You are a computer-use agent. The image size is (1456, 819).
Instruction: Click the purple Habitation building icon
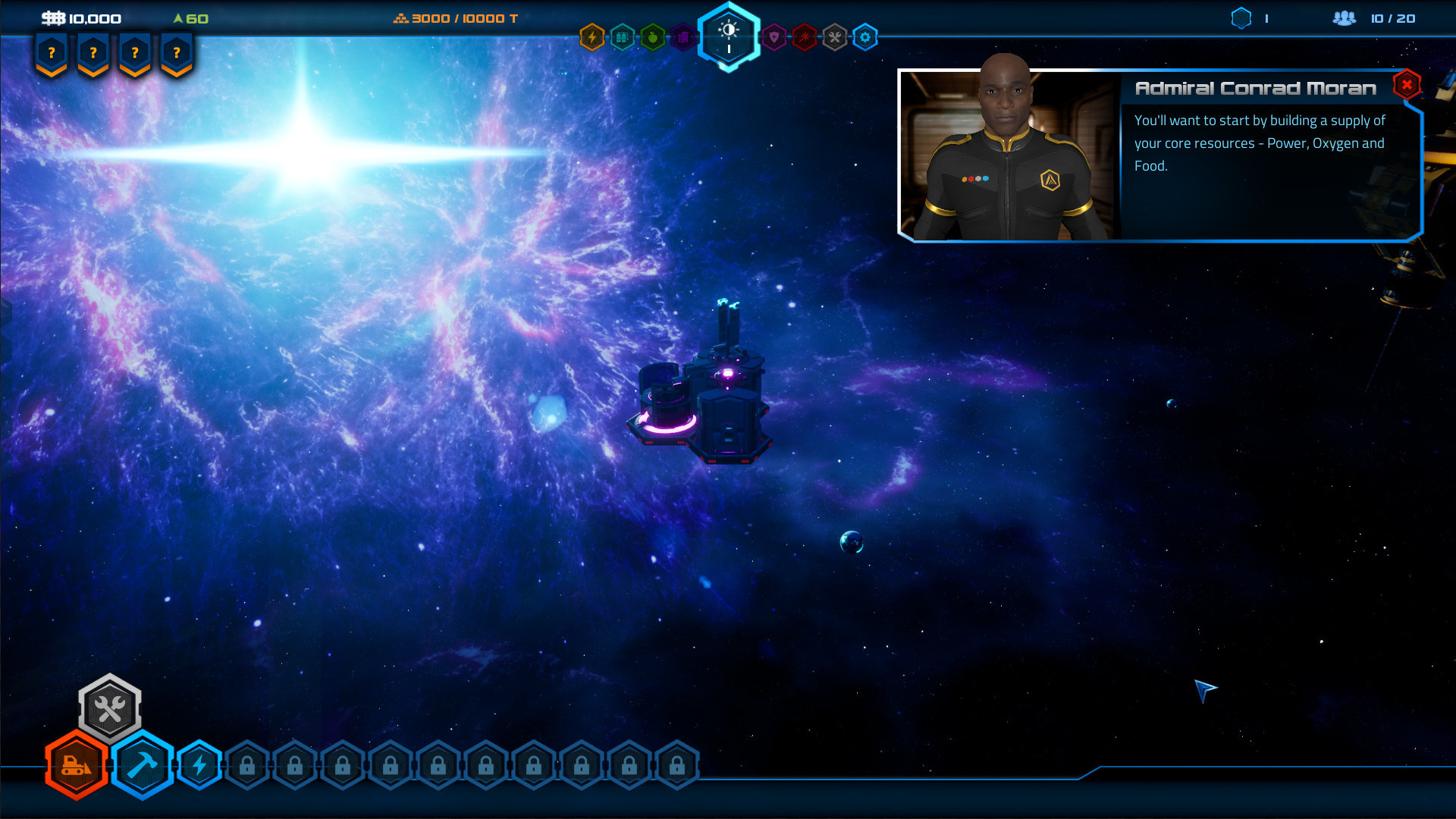pyautogui.click(x=682, y=37)
